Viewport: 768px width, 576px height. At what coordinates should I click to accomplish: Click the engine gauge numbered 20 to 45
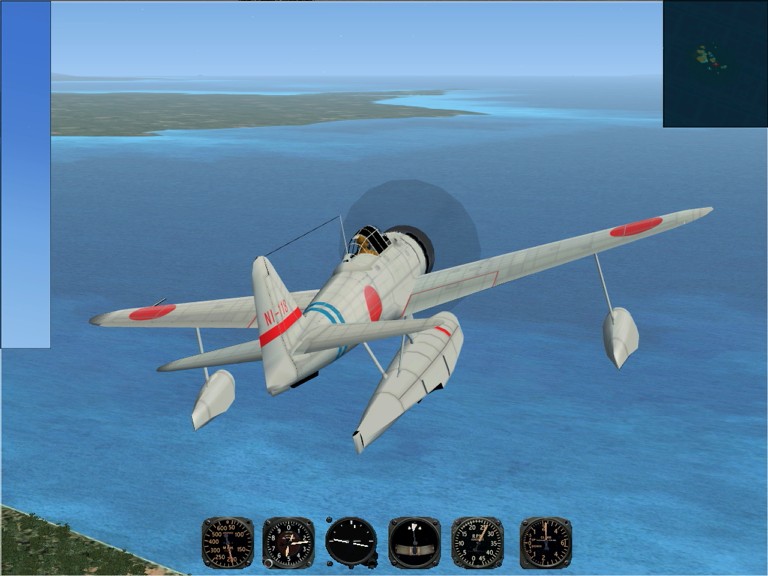pos(477,542)
